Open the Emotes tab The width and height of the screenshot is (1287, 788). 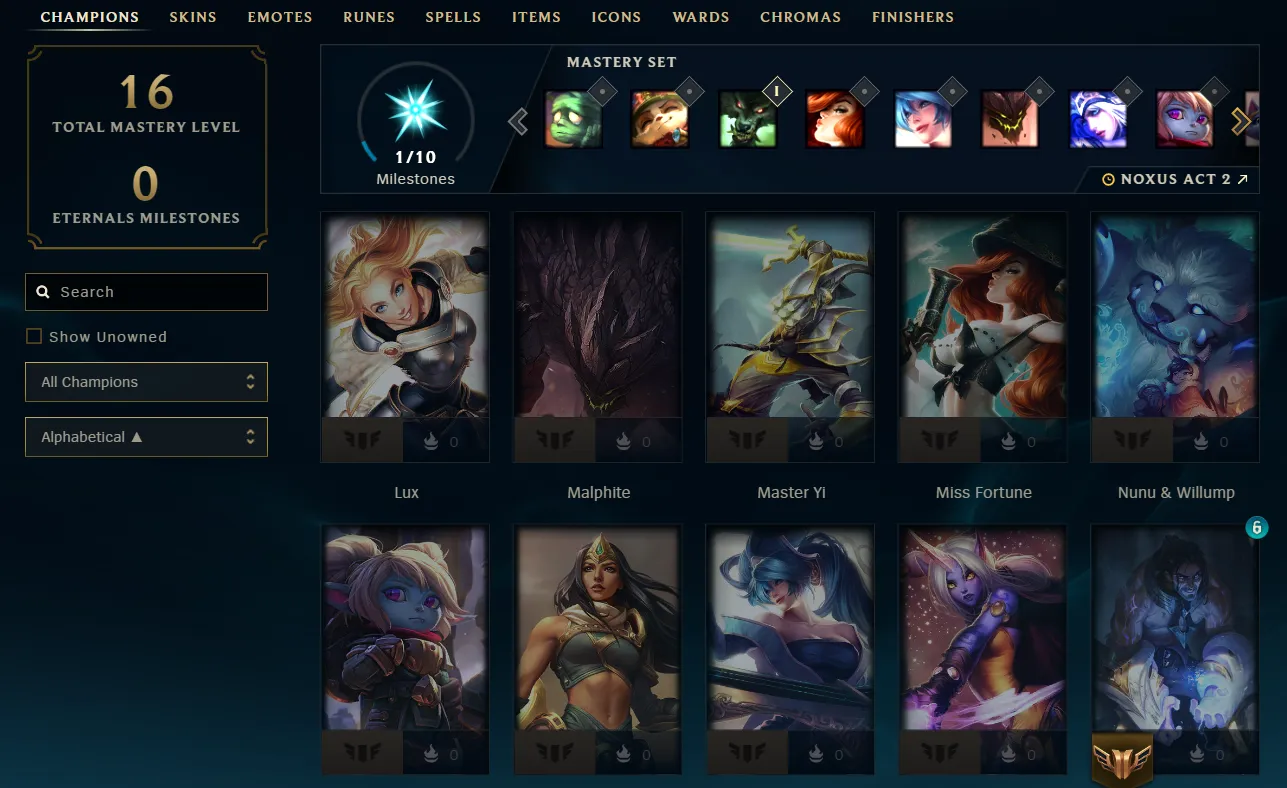(280, 17)
